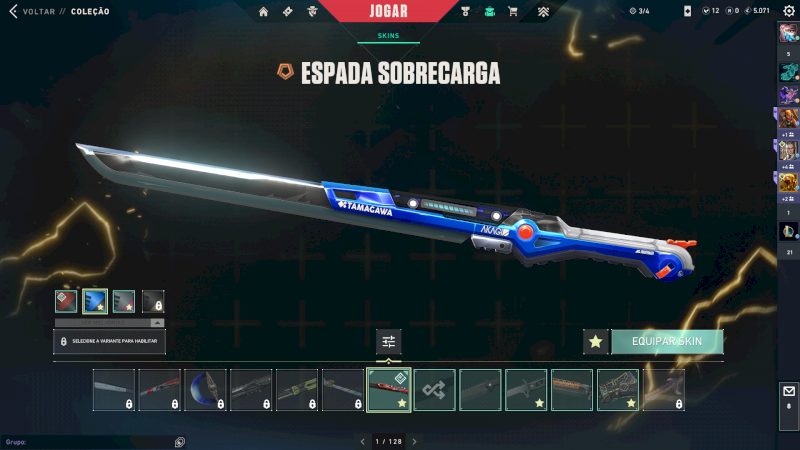Select the blue variant swatch

95,301
